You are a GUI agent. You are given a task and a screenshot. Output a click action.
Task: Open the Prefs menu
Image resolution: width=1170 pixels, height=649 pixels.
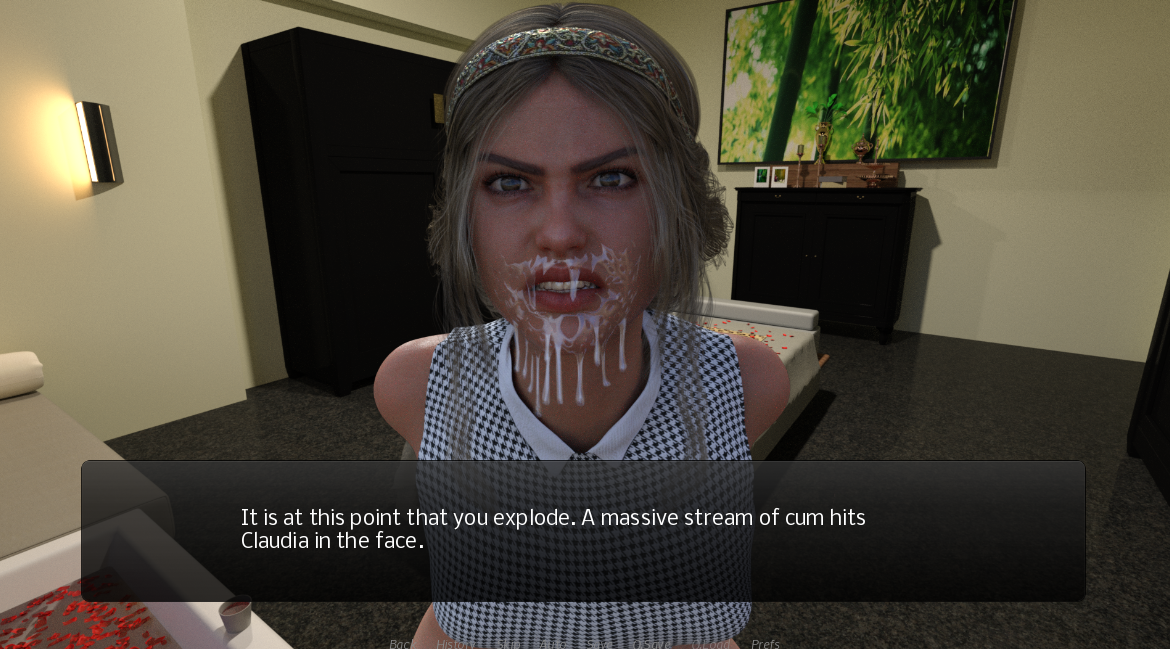765,643
